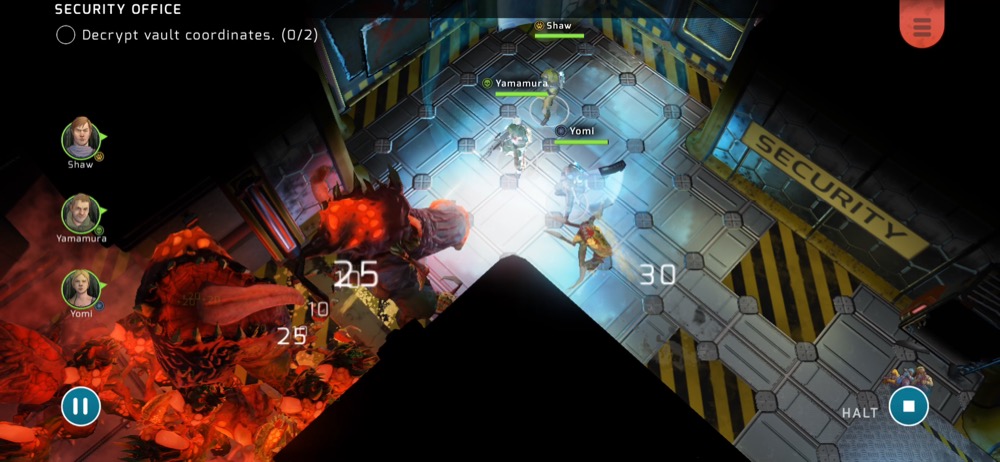Image resolution: width=1000 pixels, height=462 pixels.
Task: Tap the Halt stop button
Action: (x=908, y=407)
